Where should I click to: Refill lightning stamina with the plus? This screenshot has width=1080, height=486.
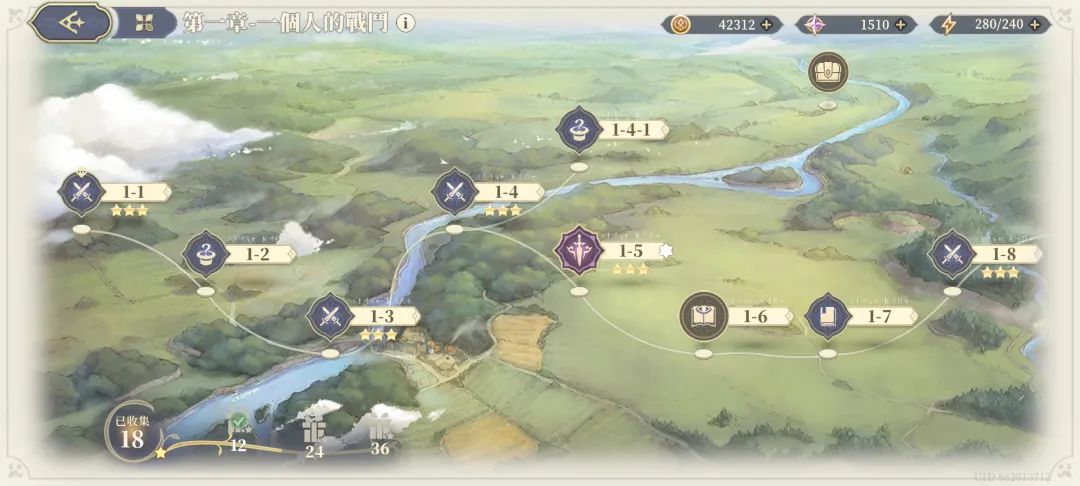(x=1035, y=25)
